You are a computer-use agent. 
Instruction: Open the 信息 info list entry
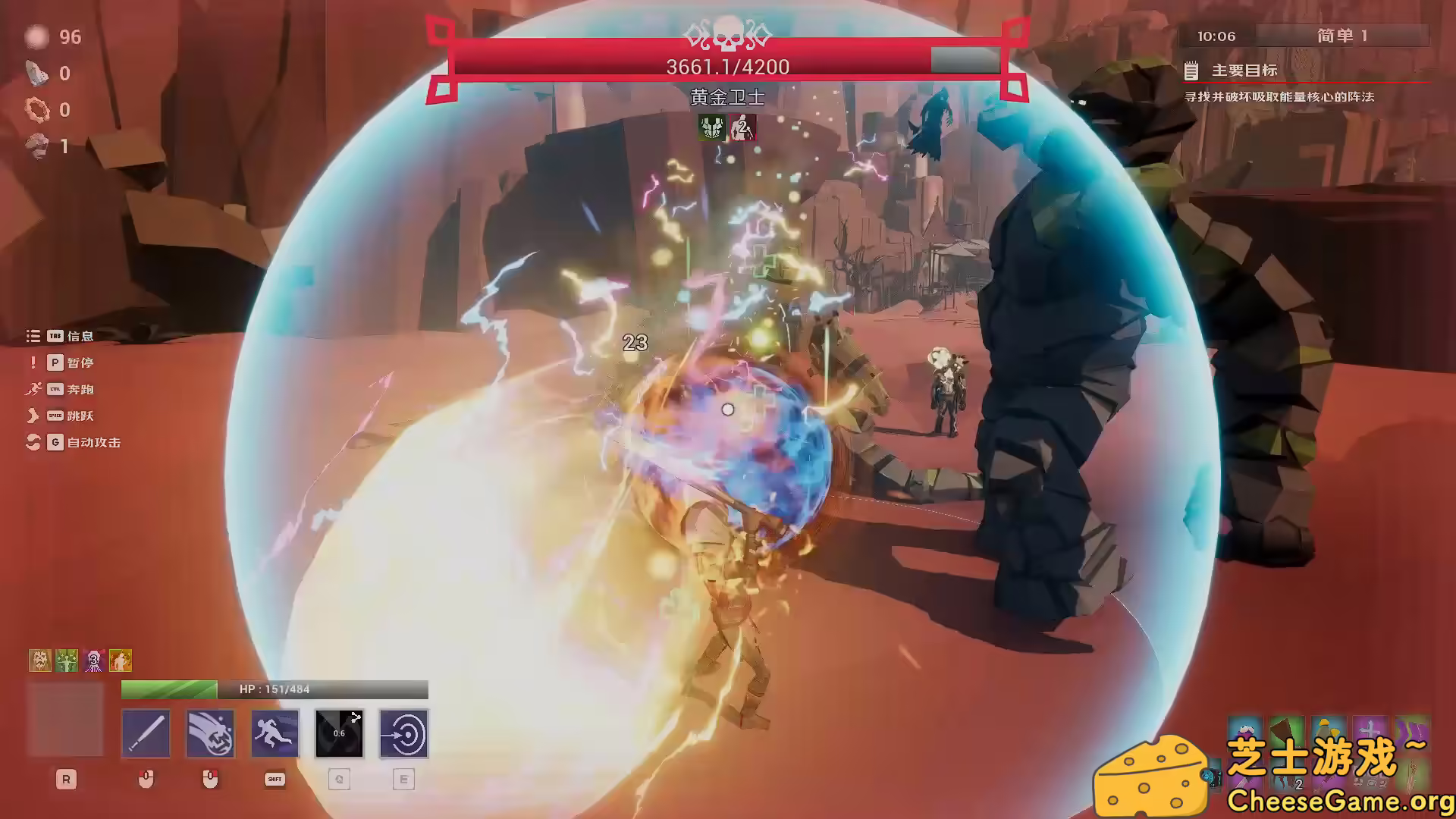(80, 336)
